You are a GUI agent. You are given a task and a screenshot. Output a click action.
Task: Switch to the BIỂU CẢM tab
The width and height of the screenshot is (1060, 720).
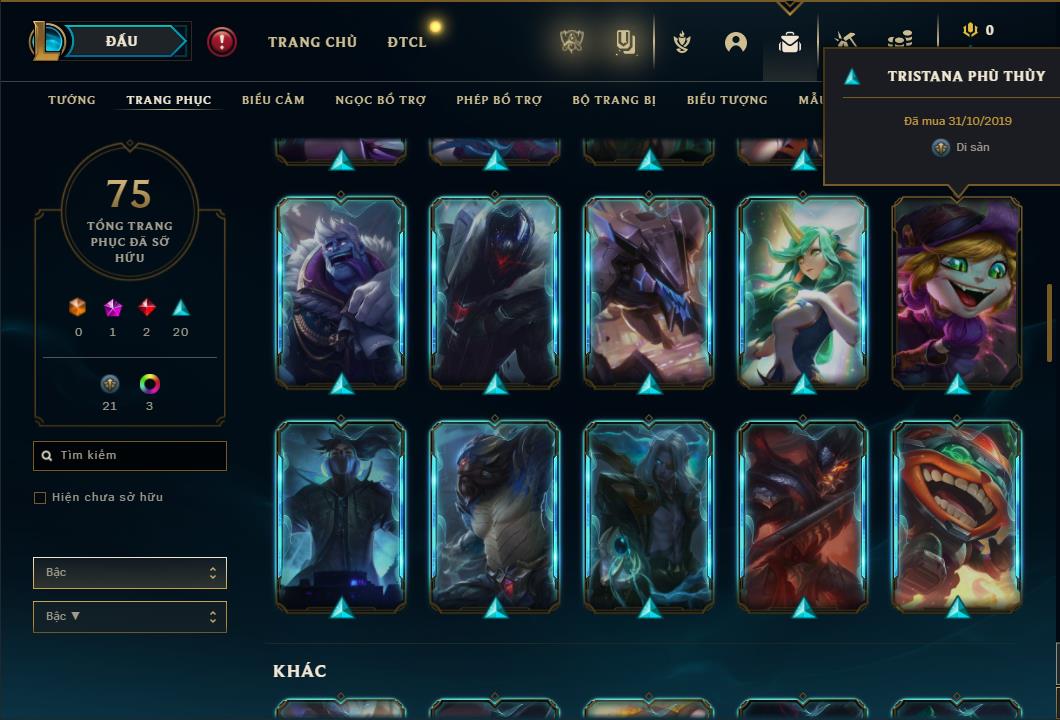coord(273,100)
